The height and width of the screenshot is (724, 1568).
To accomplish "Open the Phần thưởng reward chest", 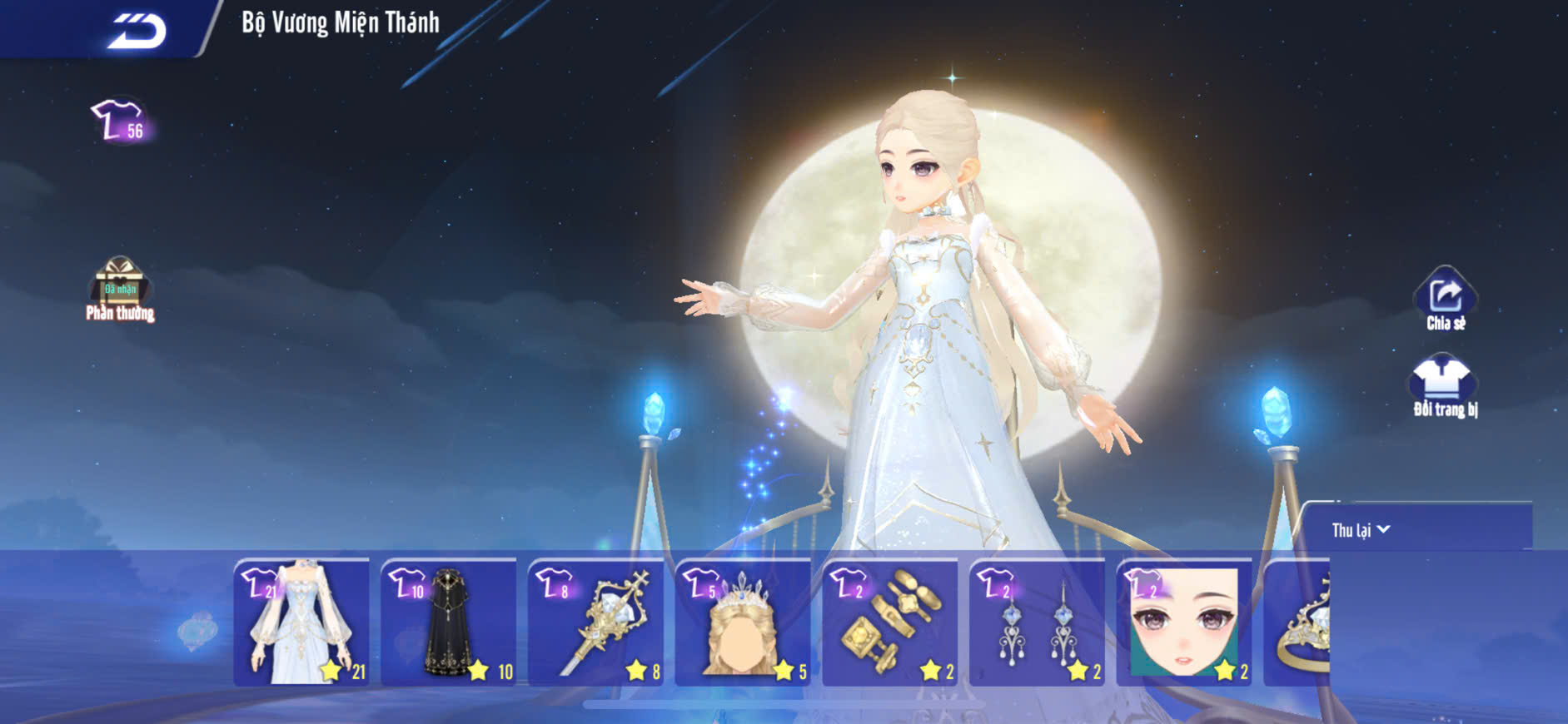I will (120, 289).
